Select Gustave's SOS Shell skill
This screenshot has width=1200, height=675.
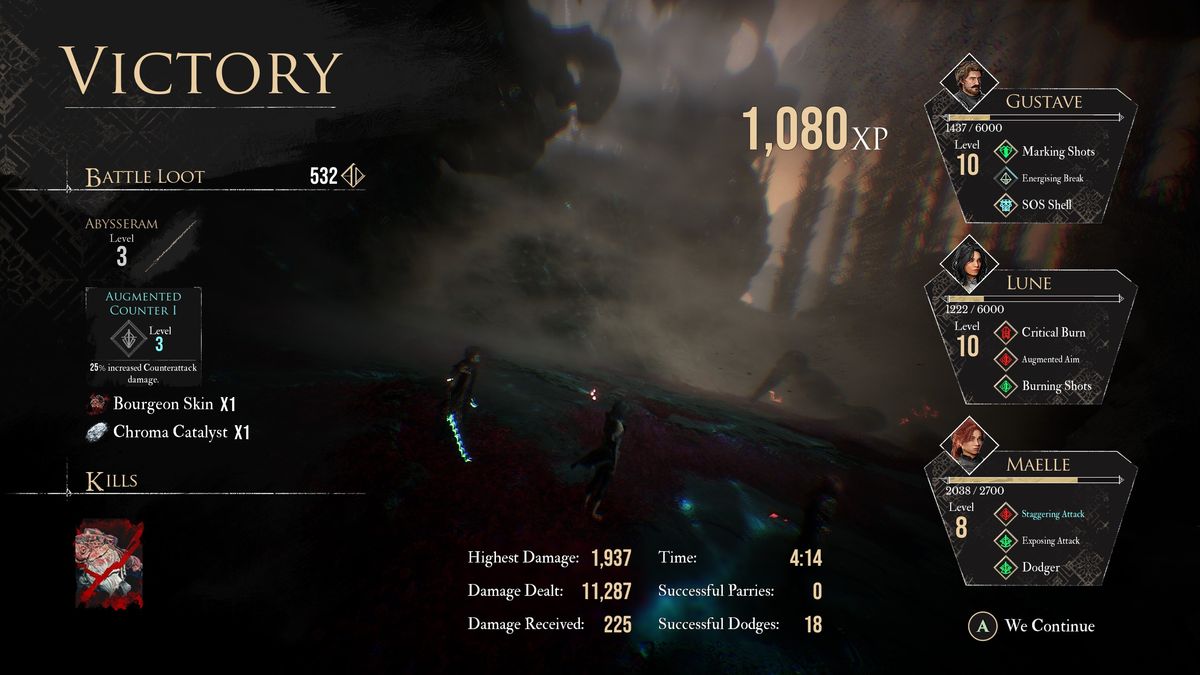(x=1046, y=205)
